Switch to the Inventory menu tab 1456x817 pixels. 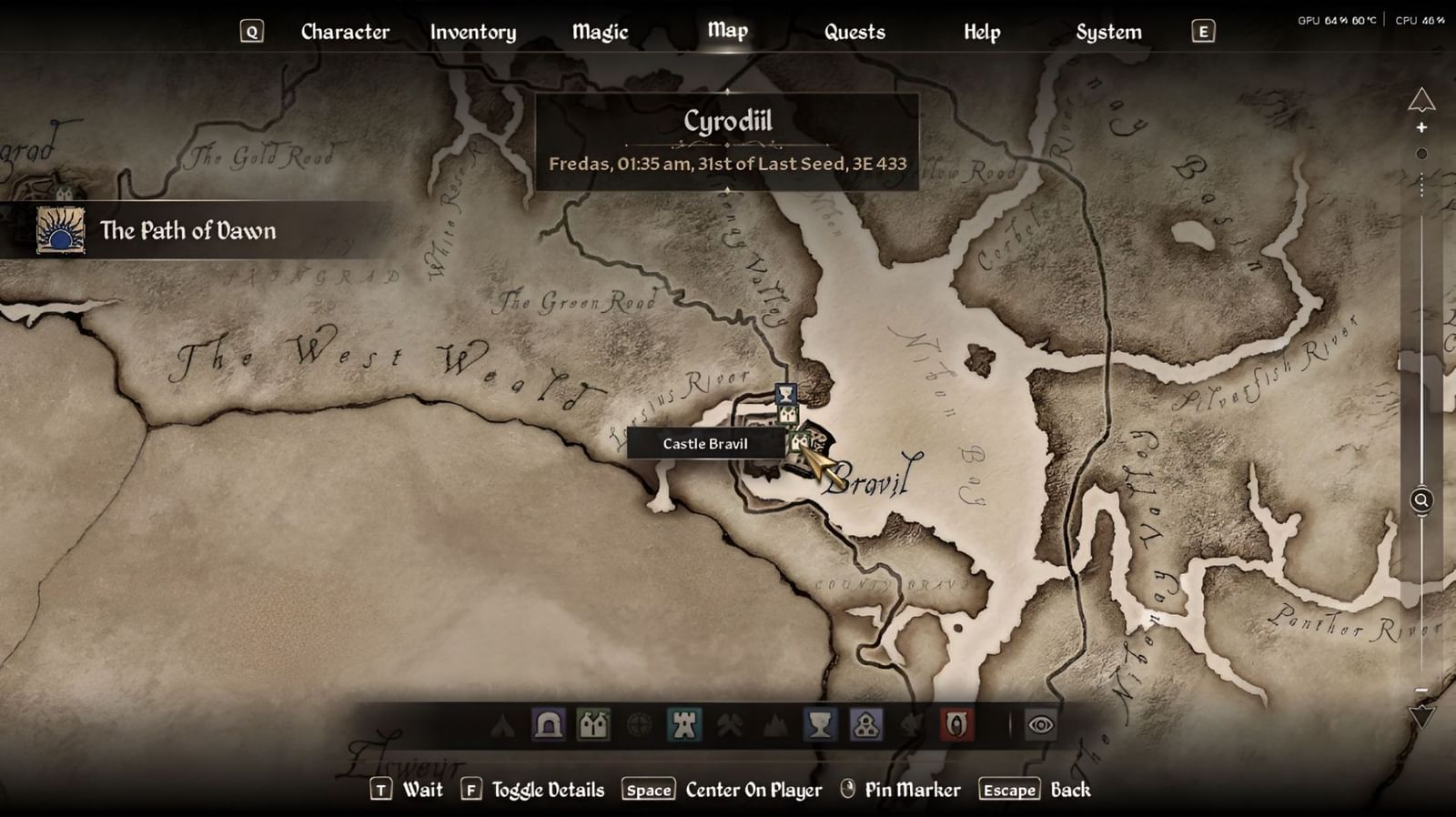(x=473, y=32)
